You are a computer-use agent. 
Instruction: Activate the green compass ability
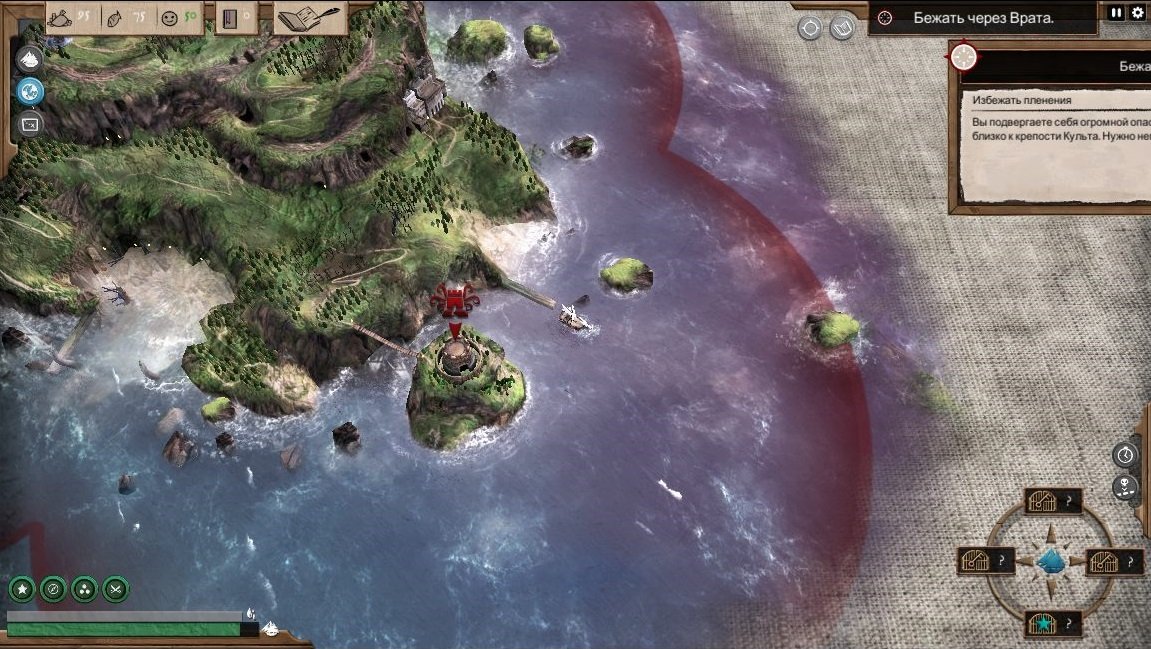click(53, 589)
